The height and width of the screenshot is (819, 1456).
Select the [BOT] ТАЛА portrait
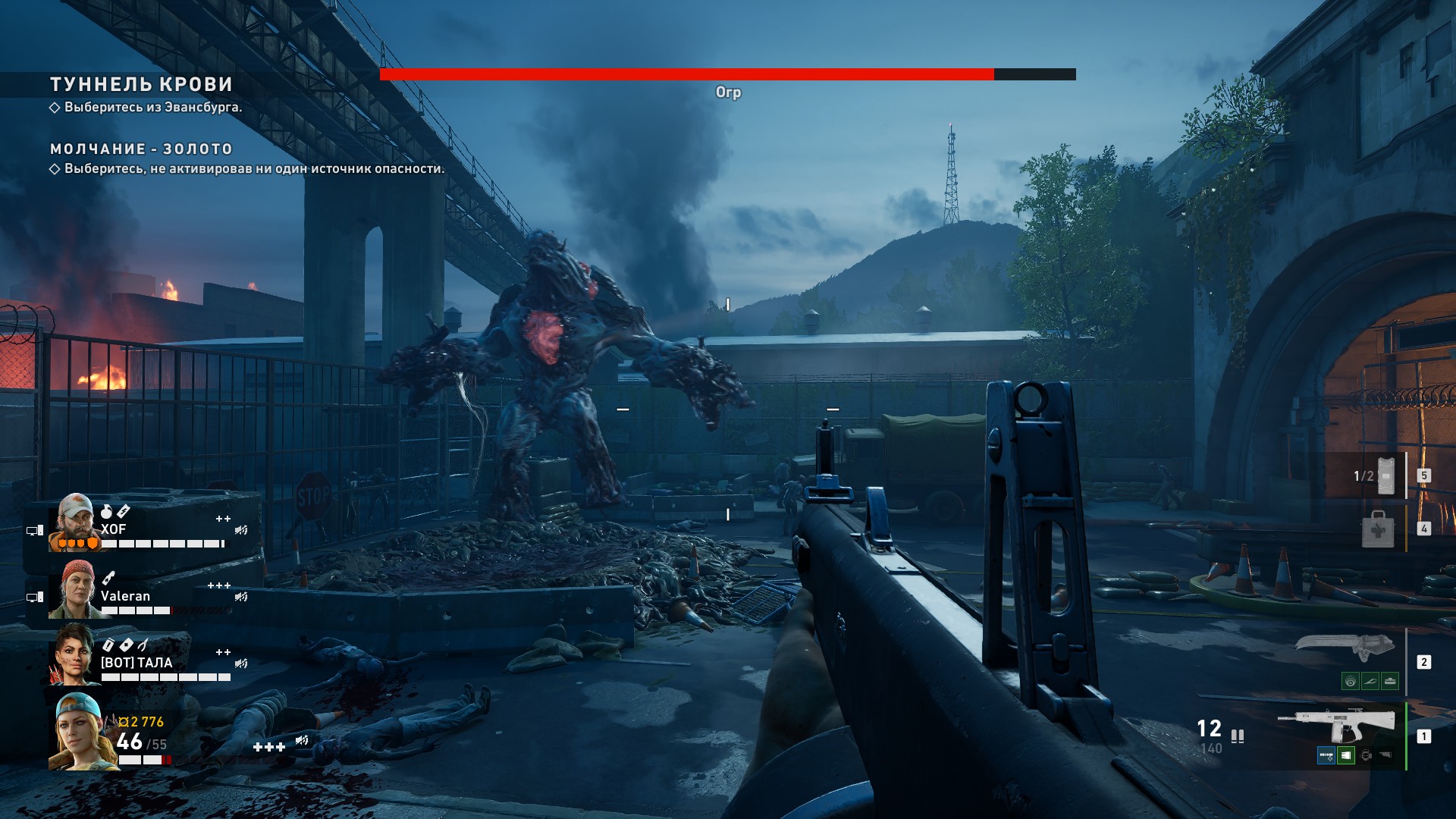pyautogui.click(x=72, y=654)
